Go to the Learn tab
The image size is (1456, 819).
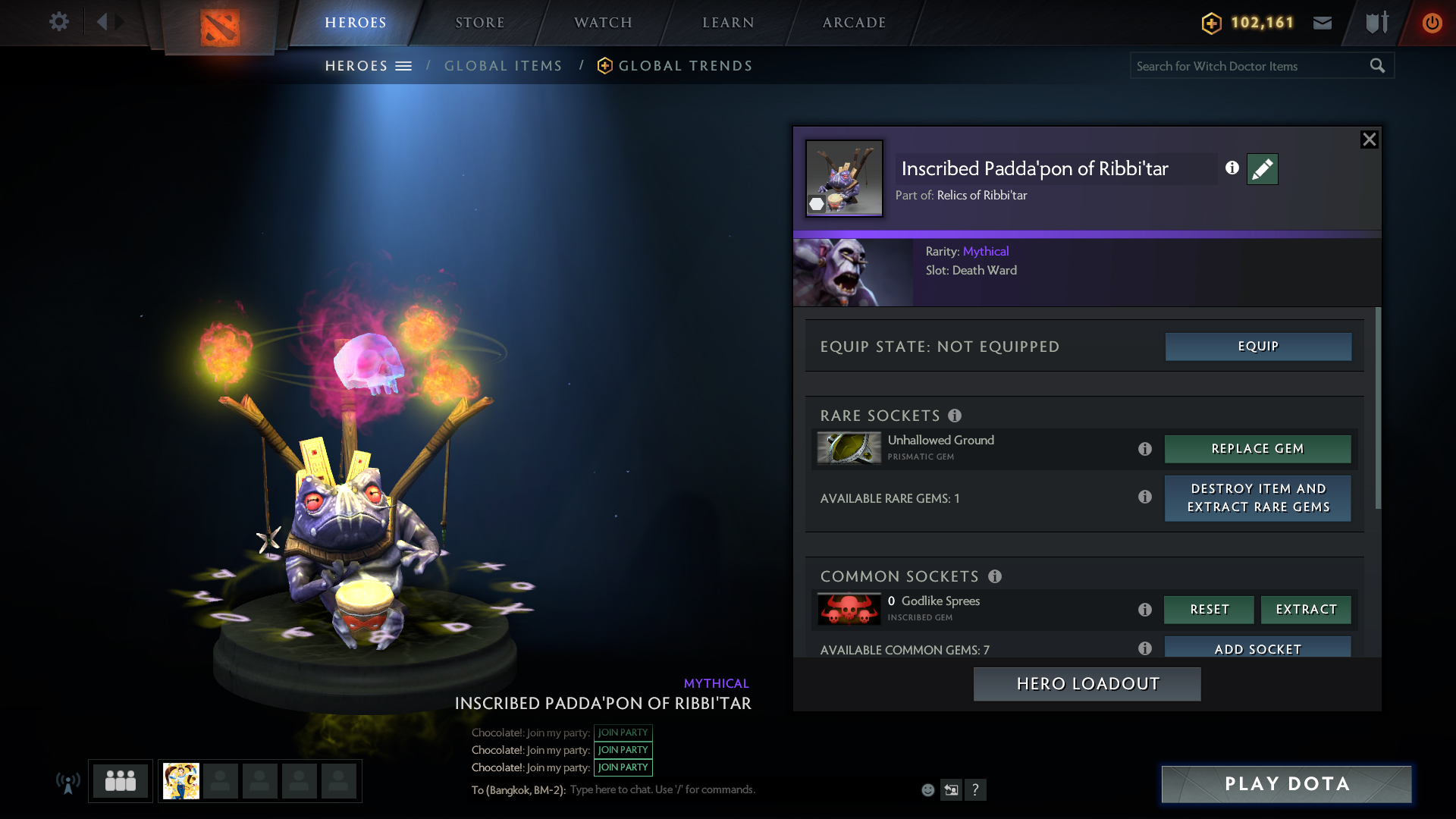coord(728,23)
